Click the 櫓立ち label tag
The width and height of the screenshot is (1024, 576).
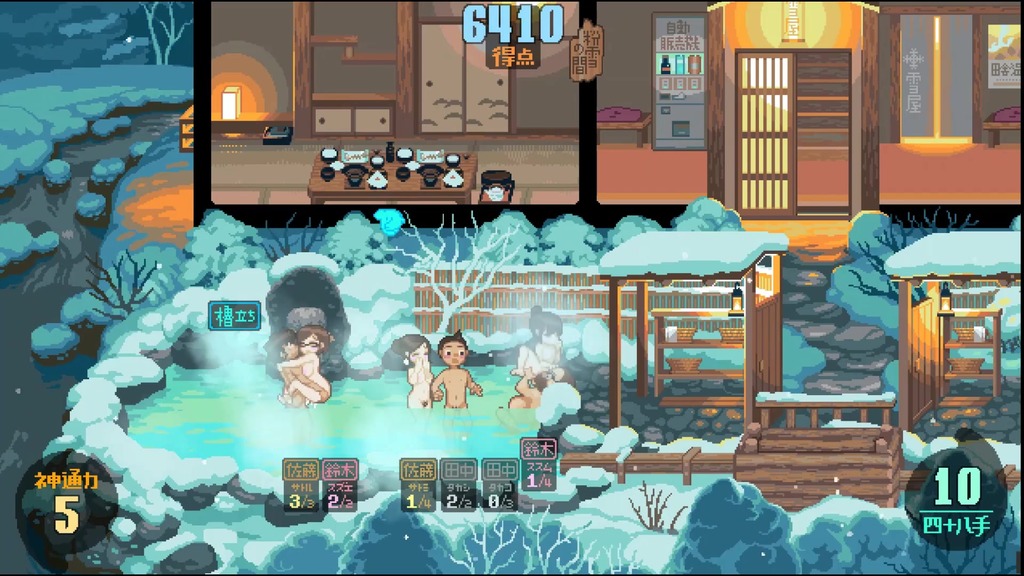tap(235, 317)
